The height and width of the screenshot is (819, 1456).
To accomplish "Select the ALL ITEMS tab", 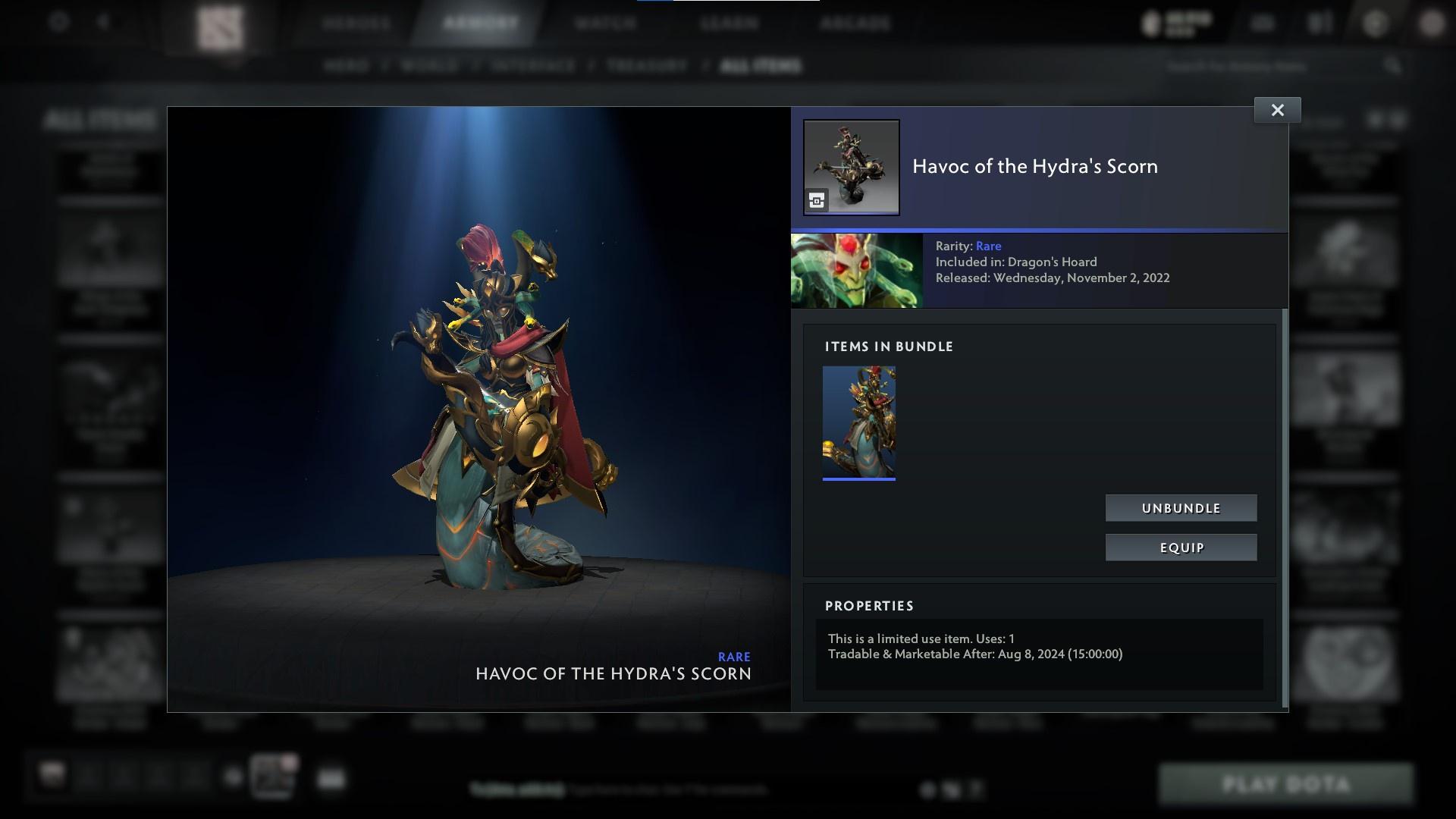I will (x=761, y=66).
